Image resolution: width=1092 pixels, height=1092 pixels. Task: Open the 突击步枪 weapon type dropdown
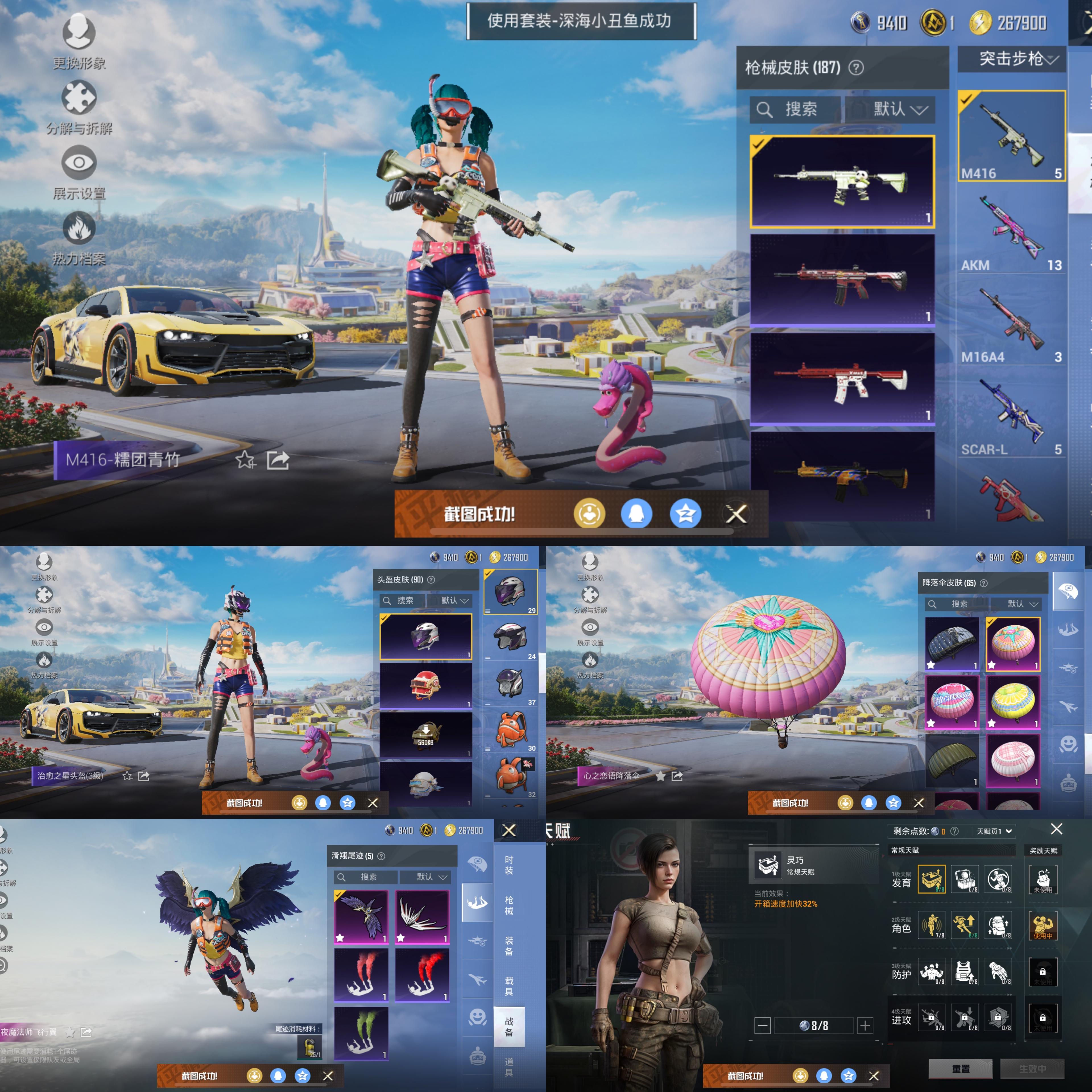1012,59
